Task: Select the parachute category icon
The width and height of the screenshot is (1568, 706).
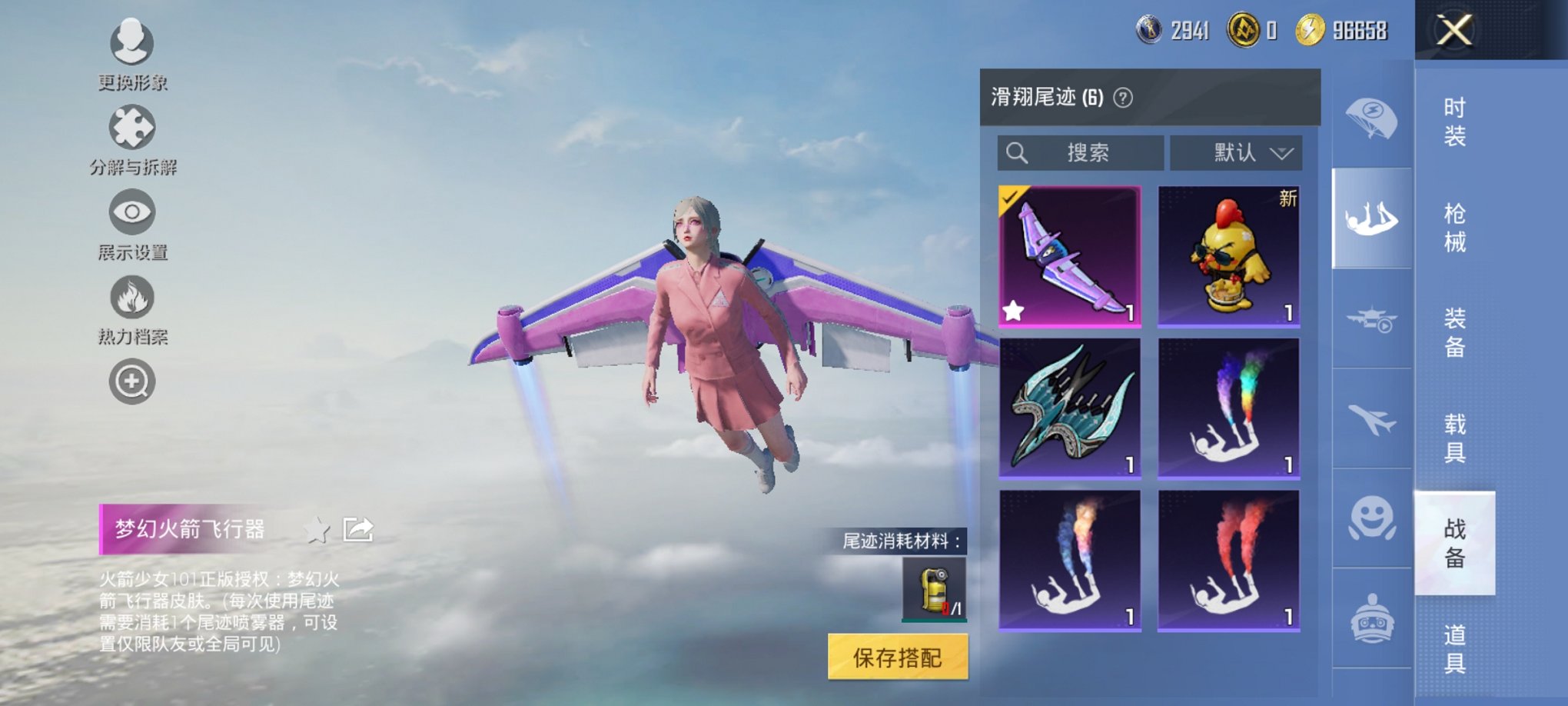Action: pos(1371,115)
